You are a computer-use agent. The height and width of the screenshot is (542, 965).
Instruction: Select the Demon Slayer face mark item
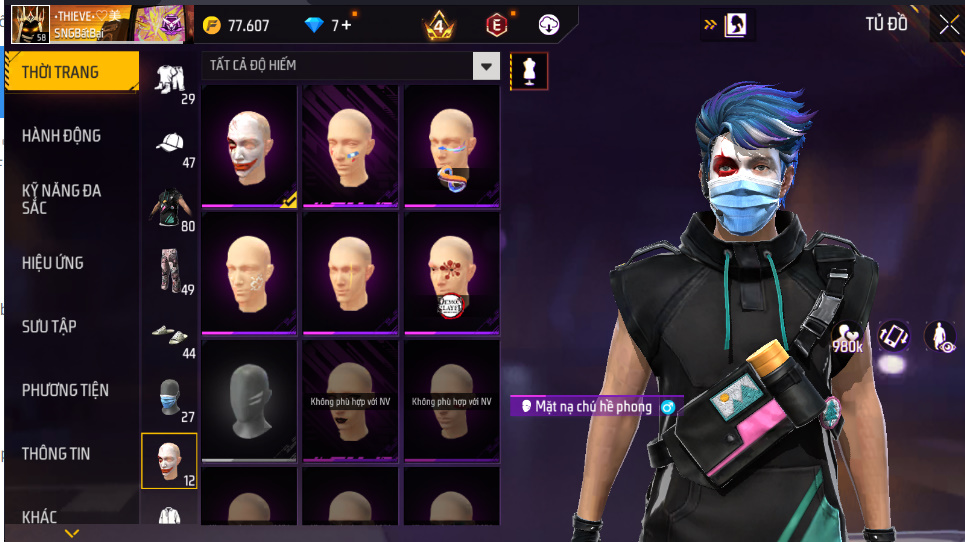click(x=451, y=273)
